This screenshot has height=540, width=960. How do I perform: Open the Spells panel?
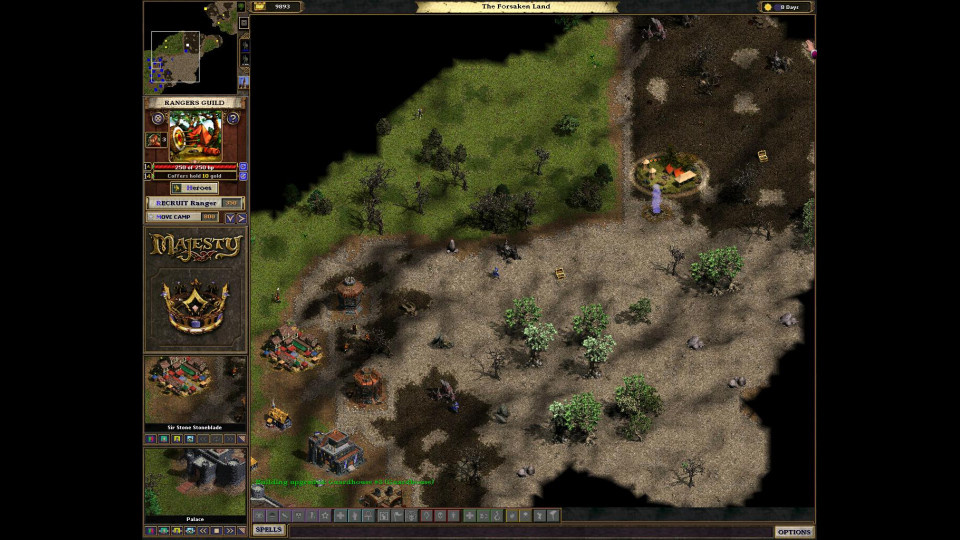(267, 530)
